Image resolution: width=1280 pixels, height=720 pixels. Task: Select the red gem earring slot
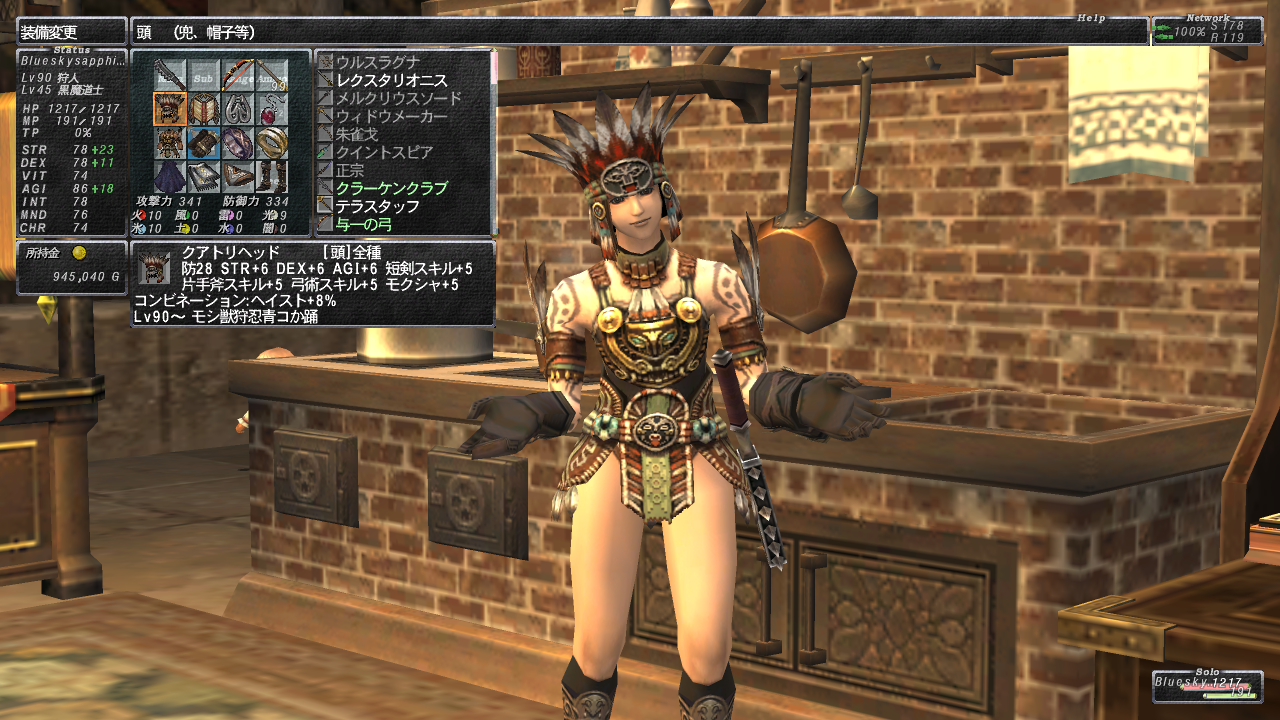point(271,108)
